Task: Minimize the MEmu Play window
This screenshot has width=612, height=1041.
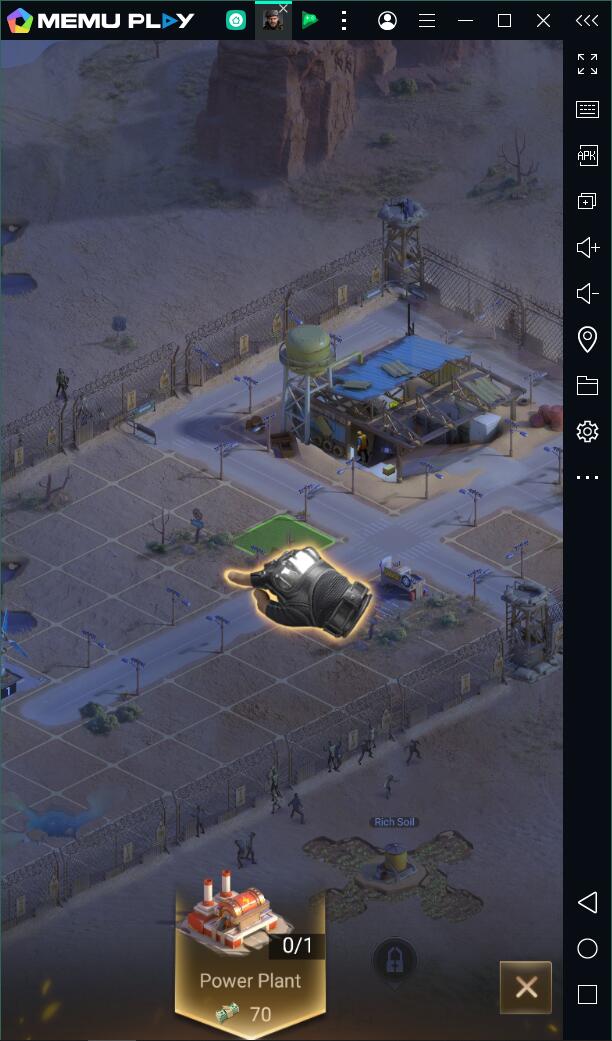Action: pyautogui.click(x=465, y=20)
